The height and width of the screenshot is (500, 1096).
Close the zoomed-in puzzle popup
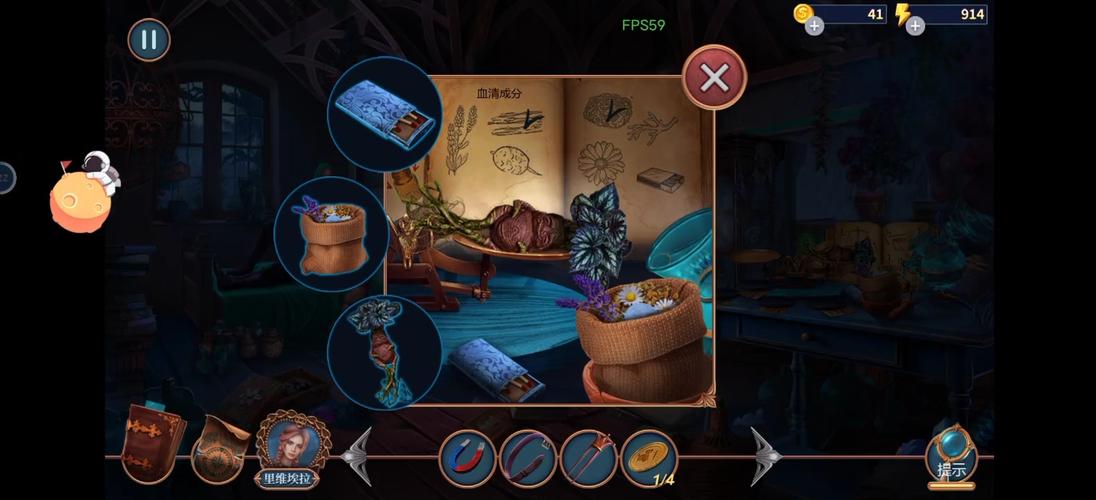pos(714,78)
